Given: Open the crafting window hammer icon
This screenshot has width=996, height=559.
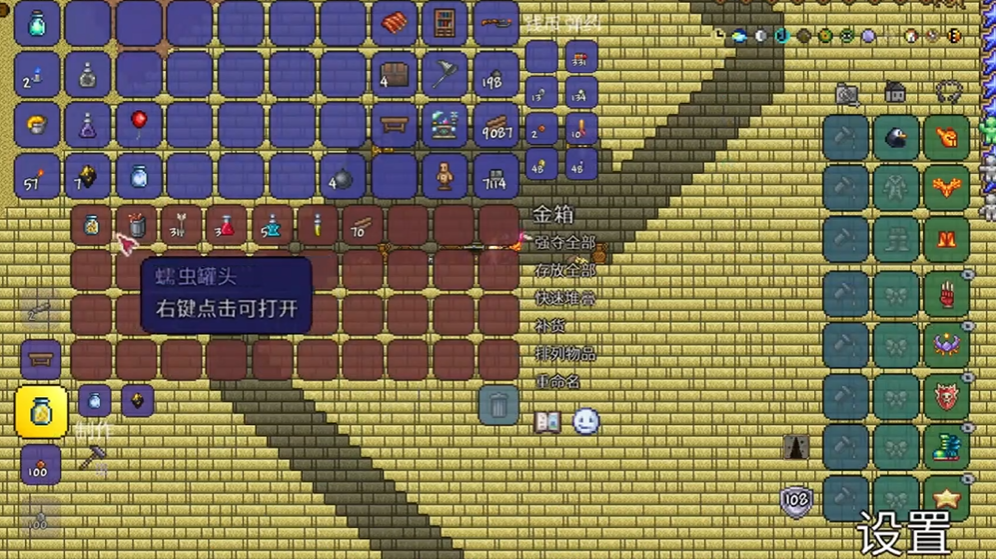Looking at the screenshot, I should click(x=93, y=458).
